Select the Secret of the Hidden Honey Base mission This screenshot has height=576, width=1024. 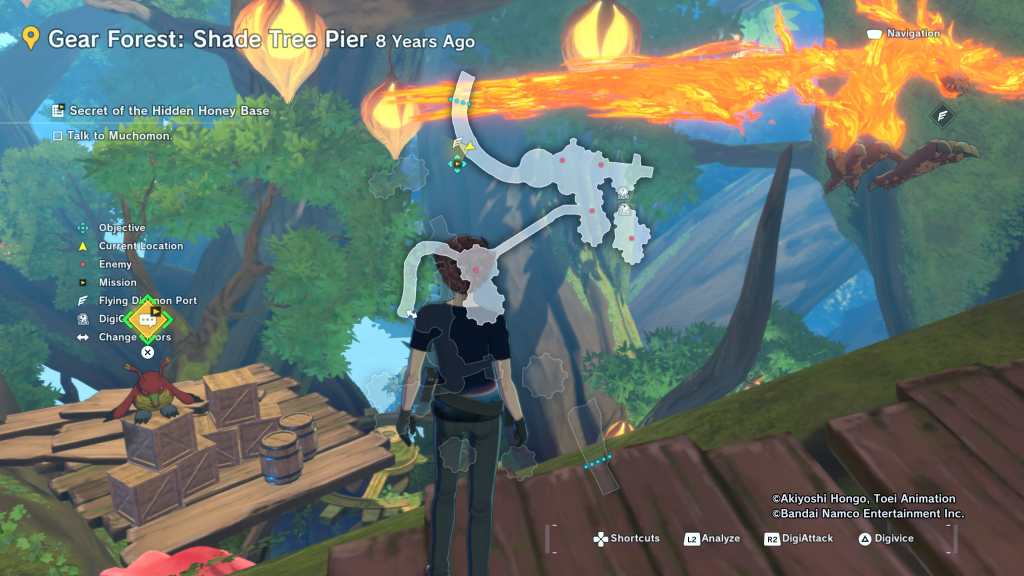tap(168, 111)
